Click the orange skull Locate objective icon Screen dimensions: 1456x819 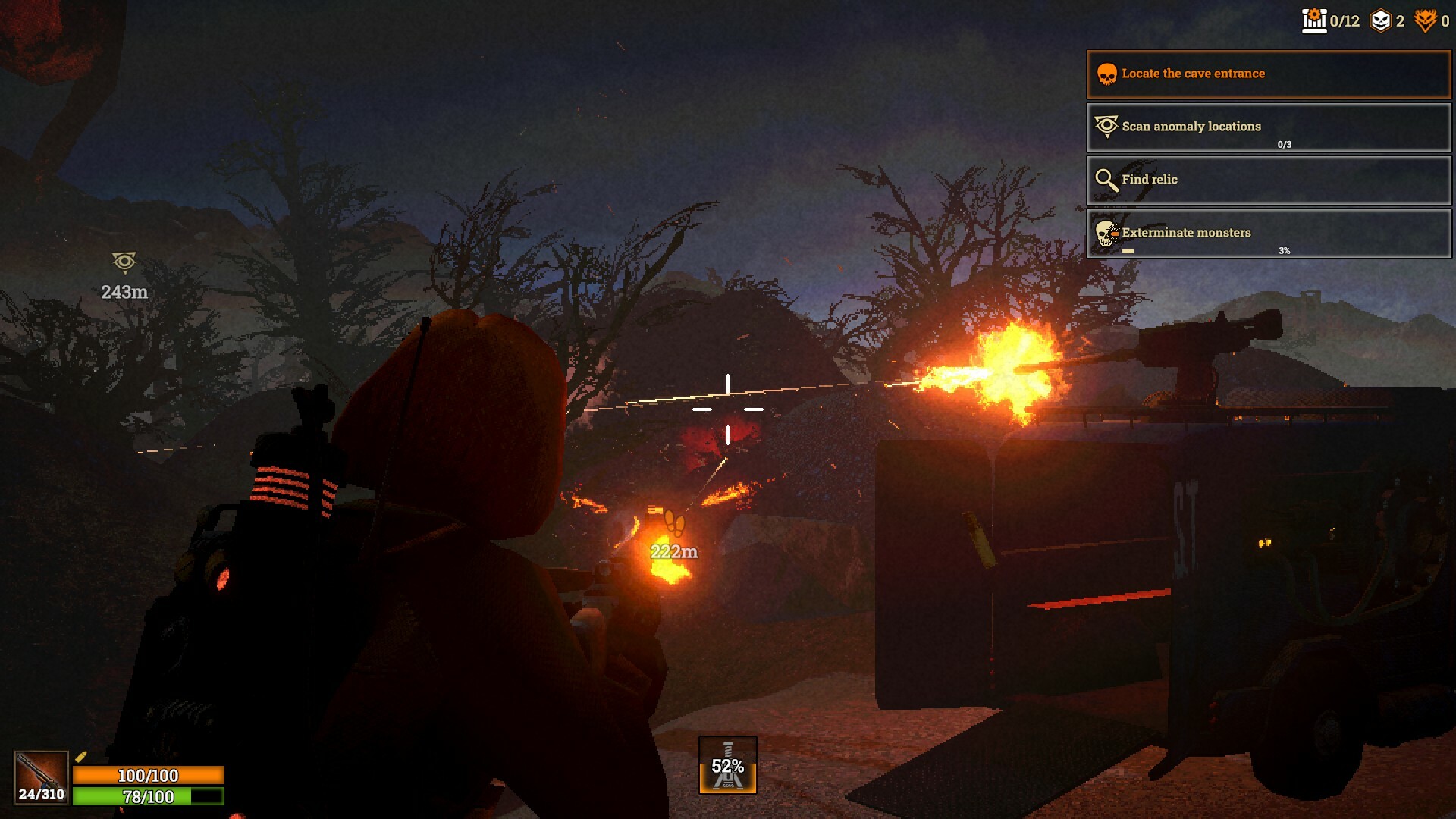coord(1106,73)
